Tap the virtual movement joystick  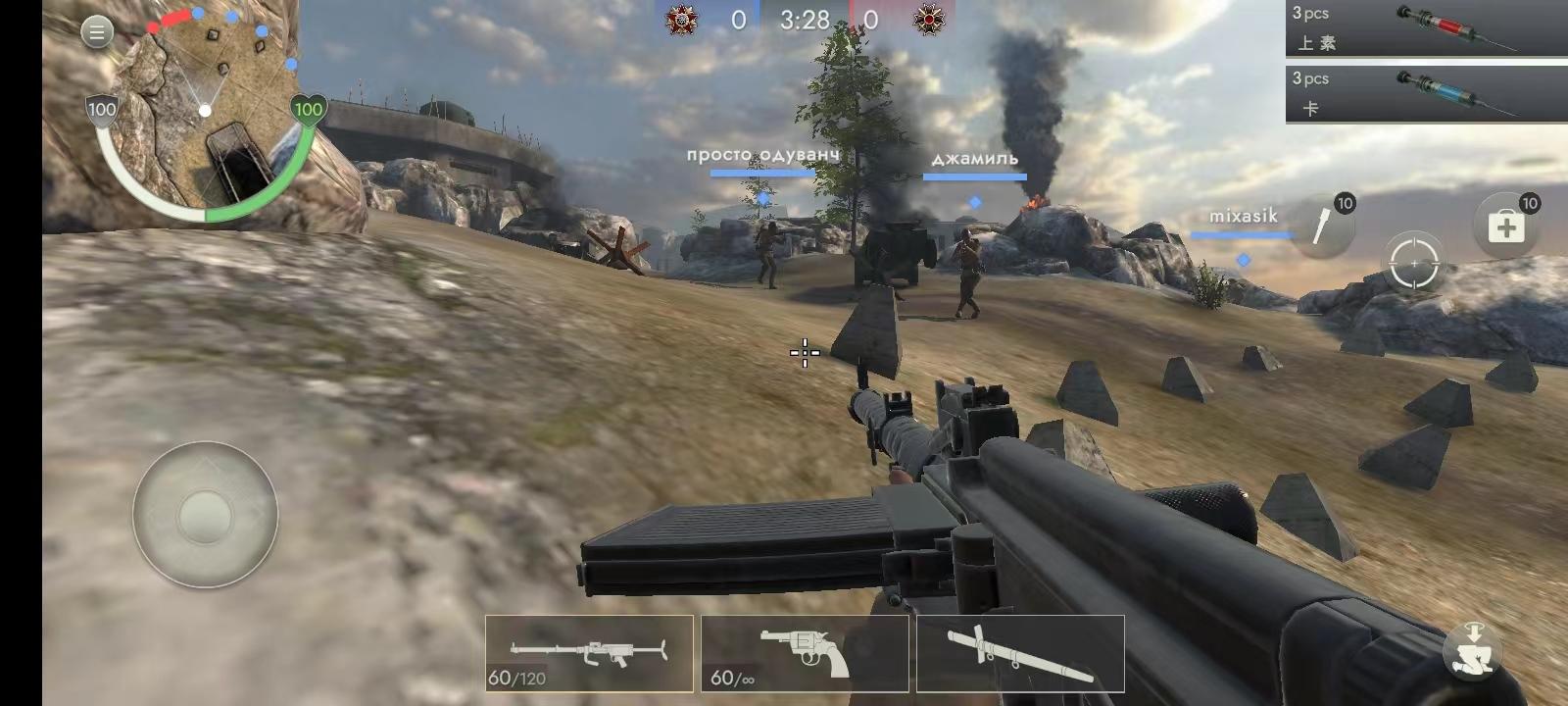coord(206,514)
